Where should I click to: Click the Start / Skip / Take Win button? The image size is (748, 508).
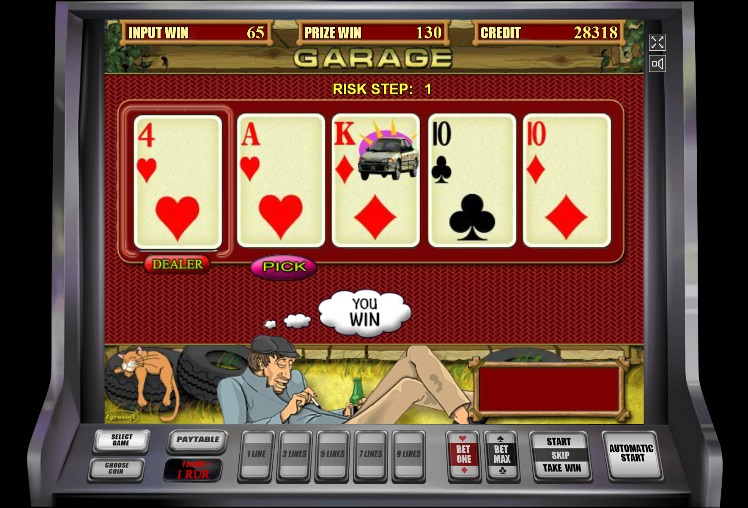coord(559,455)
